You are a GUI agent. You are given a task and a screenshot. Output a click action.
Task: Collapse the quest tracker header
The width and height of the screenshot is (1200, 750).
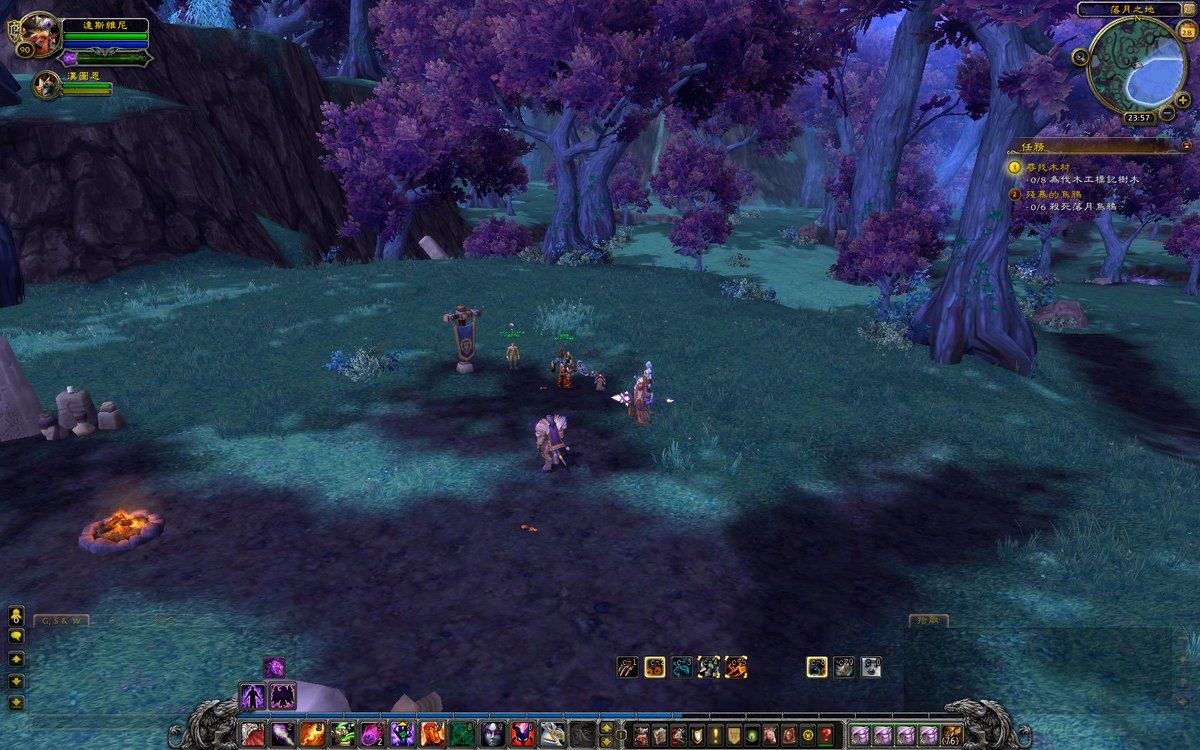(x=1187, y=145)
